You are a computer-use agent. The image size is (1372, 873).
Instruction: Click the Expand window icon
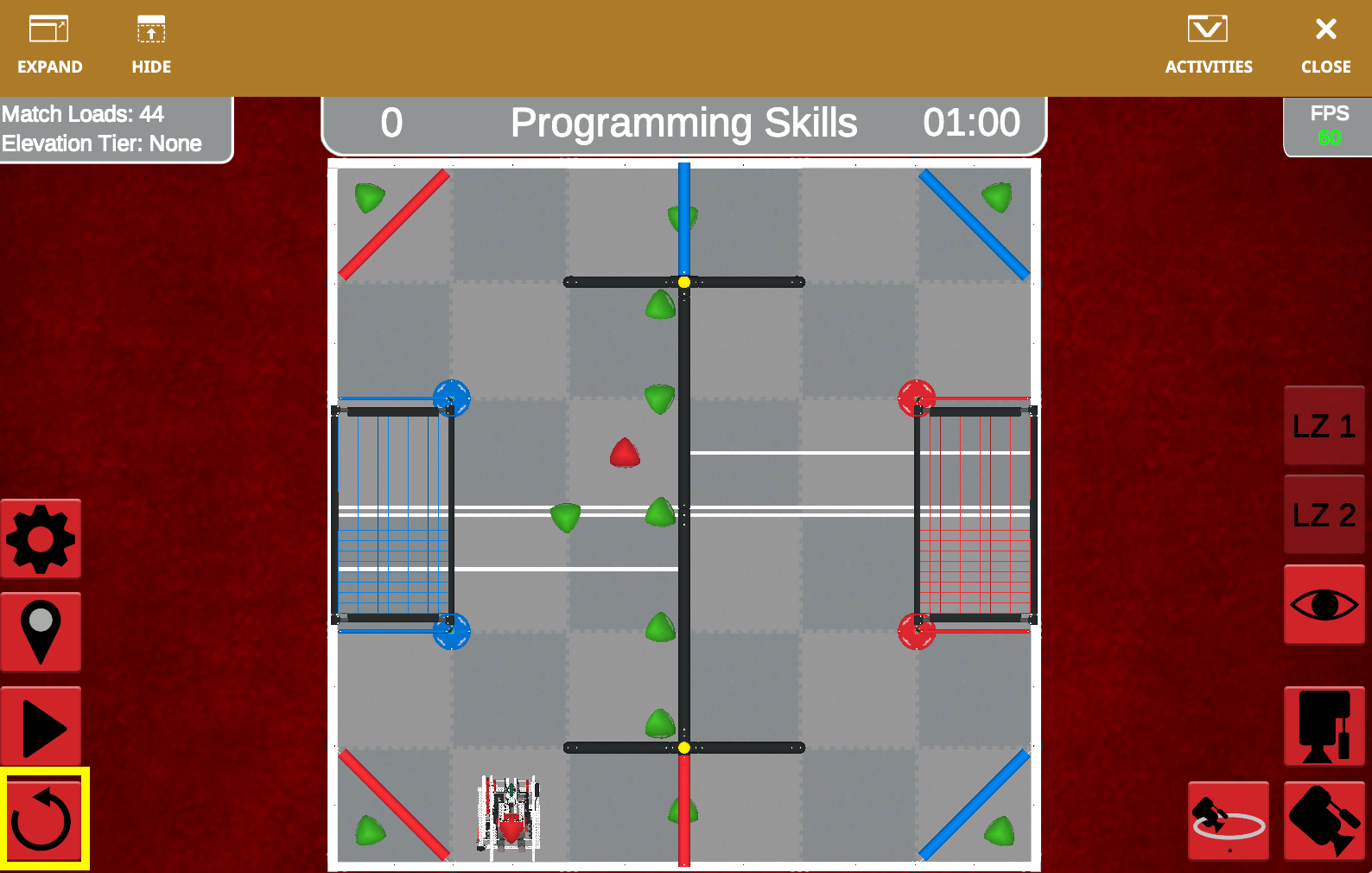[x=49, y=29]
